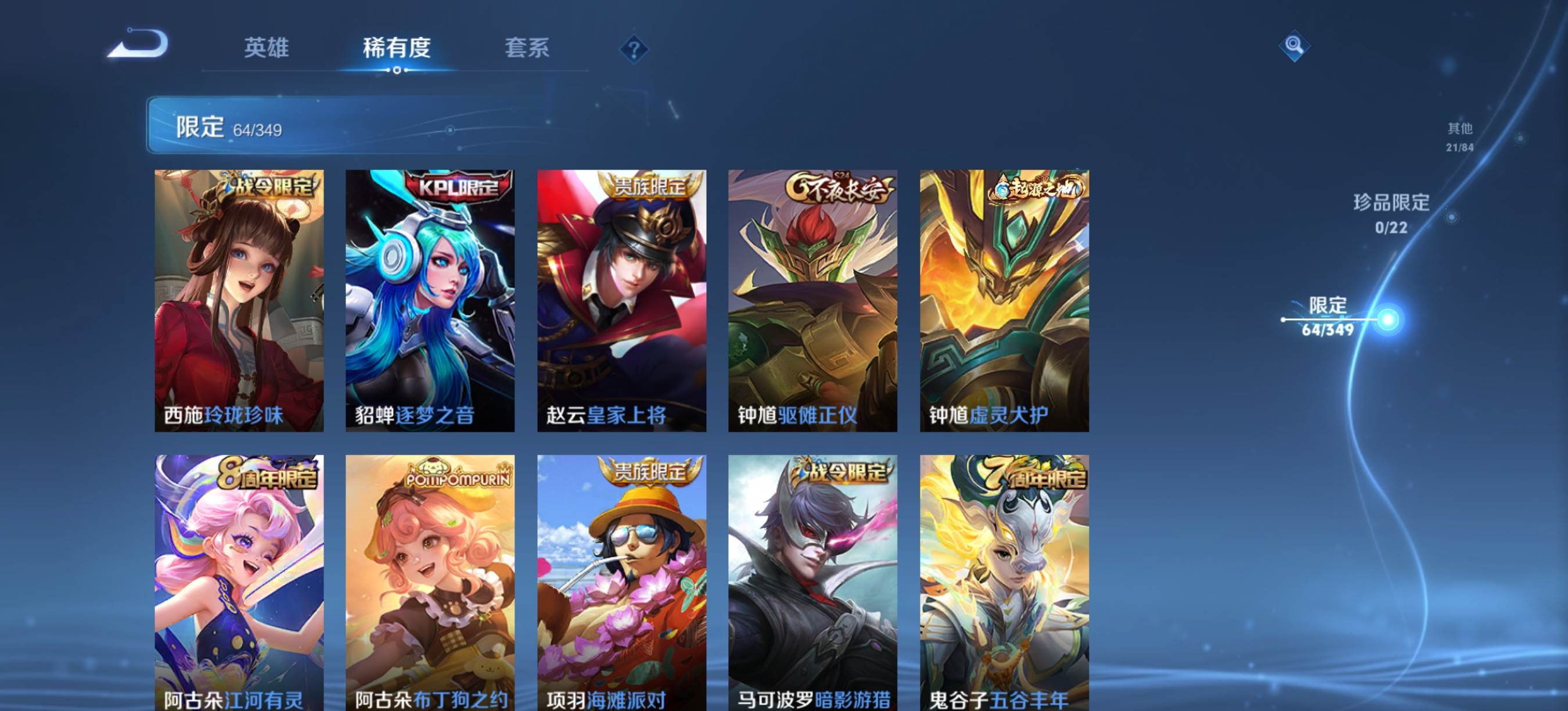Select the 马可波罗暗影游猎 skin card

pos(812,581)
